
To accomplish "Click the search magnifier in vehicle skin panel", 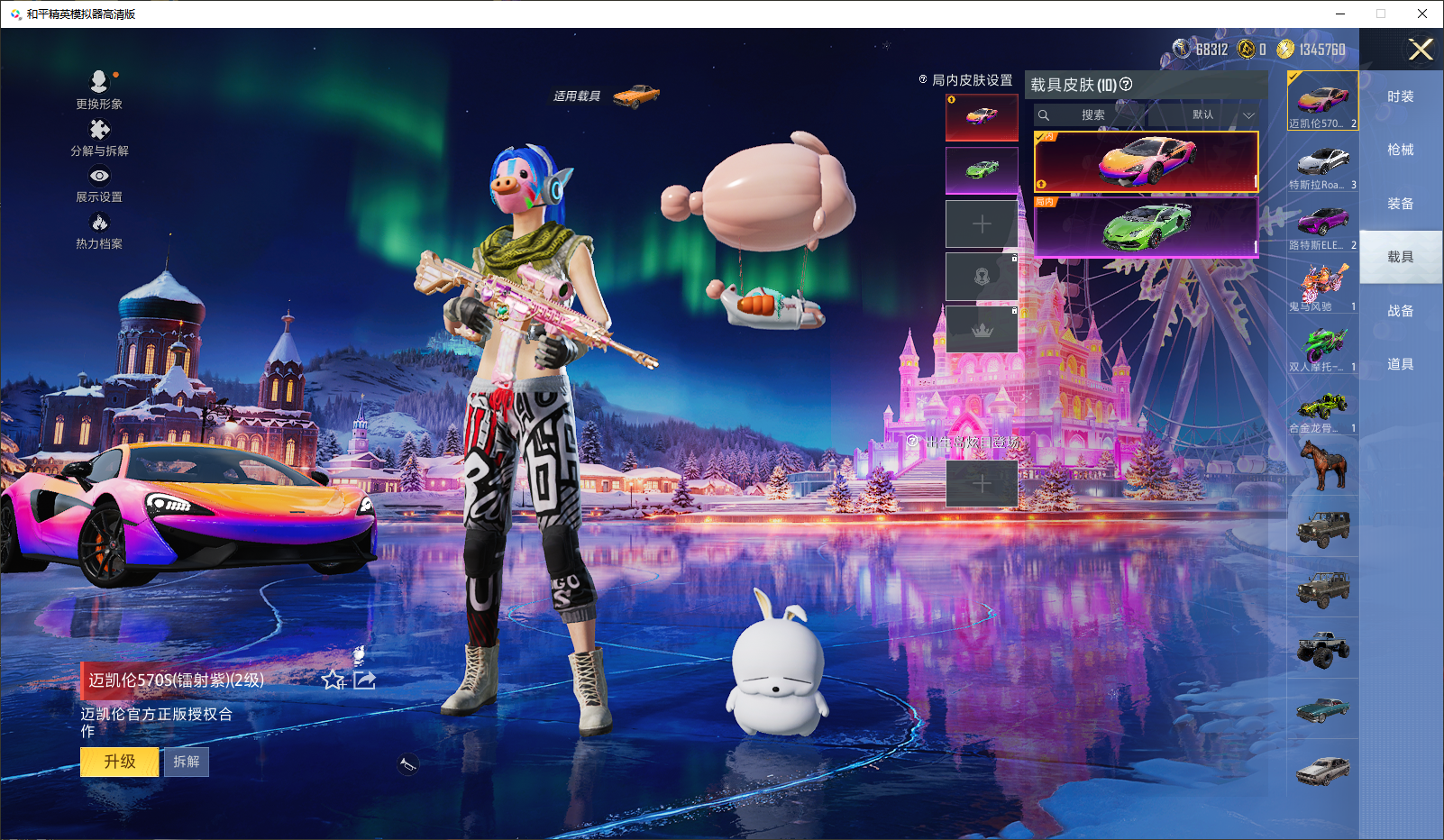I will (1044, 114).
